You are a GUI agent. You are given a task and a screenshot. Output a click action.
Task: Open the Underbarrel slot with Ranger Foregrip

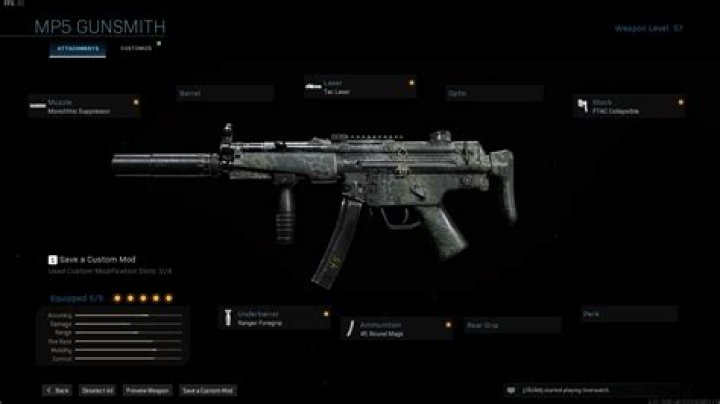point(275,318)
